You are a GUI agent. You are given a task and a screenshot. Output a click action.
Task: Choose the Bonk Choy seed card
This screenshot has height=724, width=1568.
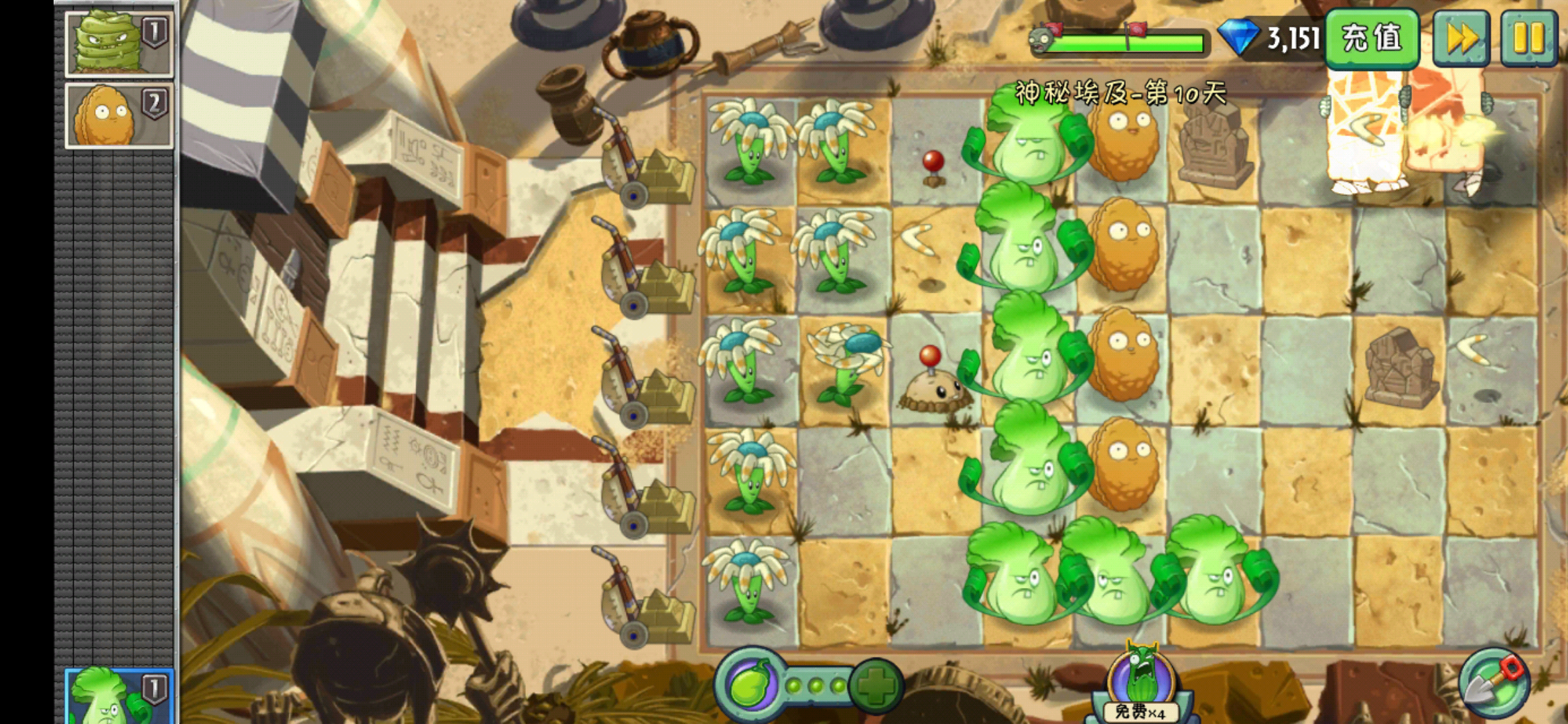119,697
